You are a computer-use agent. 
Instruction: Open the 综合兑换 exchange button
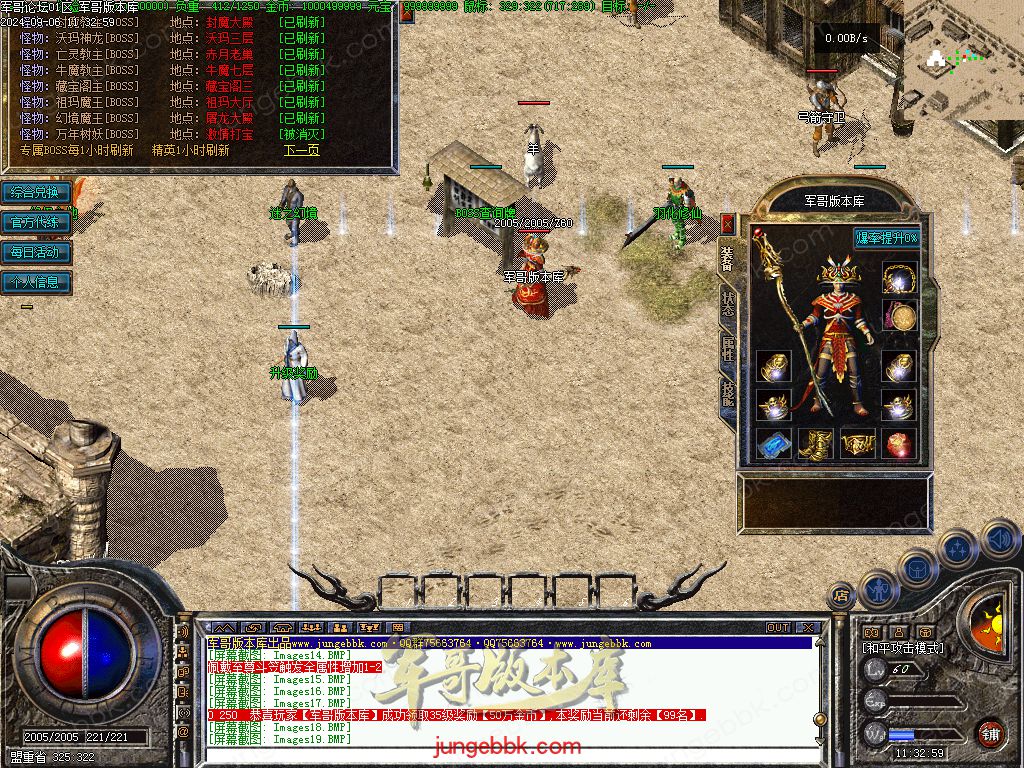coord(35,192)
